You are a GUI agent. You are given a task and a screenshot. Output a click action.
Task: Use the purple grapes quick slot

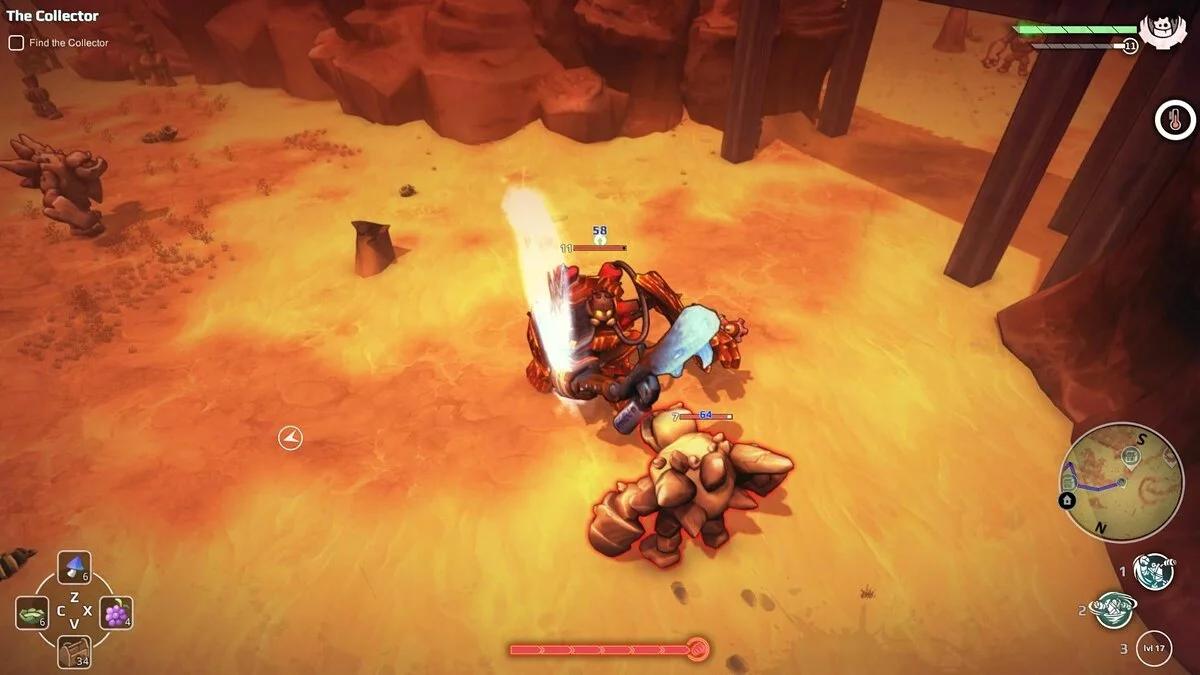pyautogui.click(x=116, y=613)
